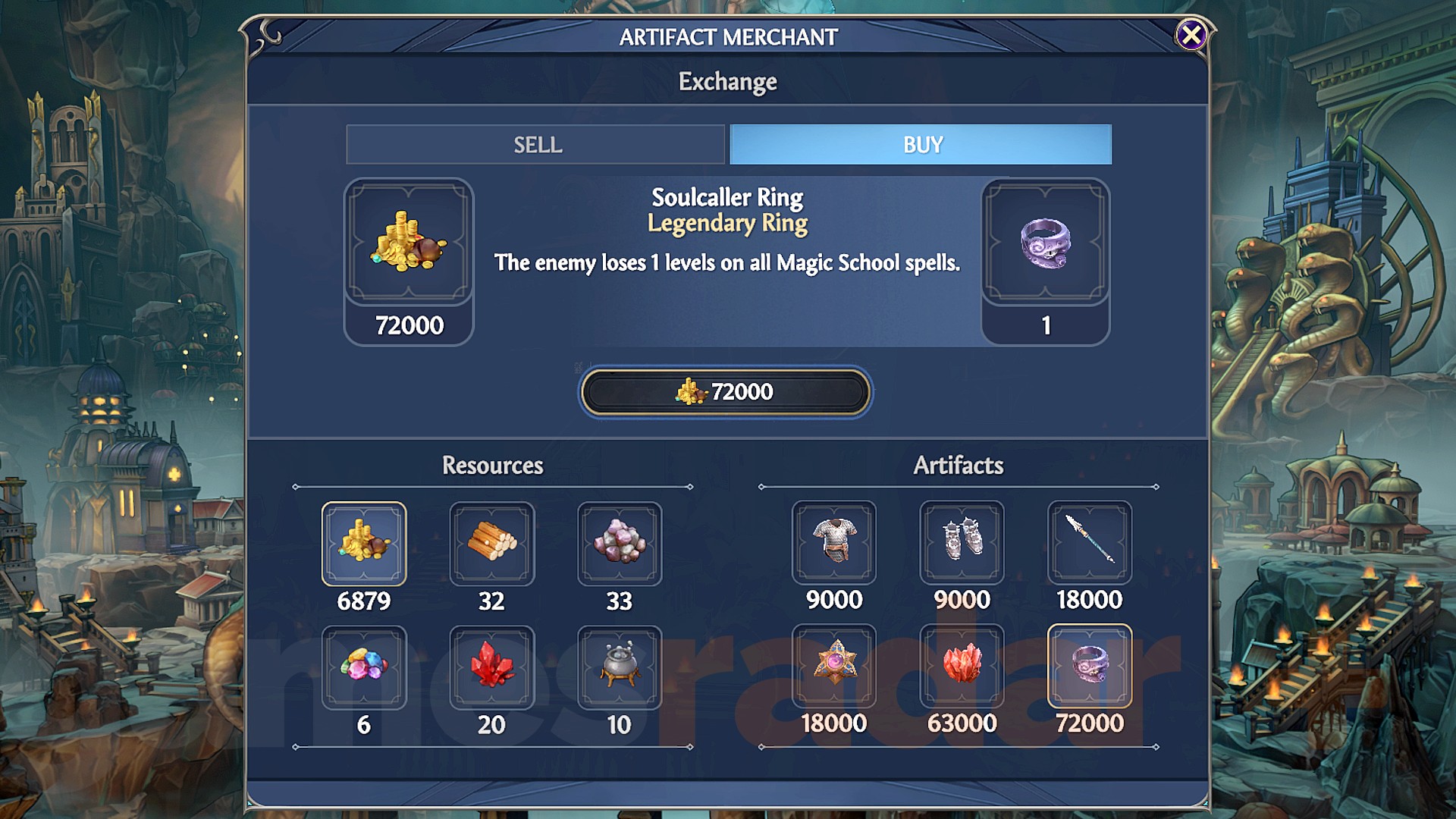Close the Artifact Merchant window
Image resolution: width=1456 pixels, height=819 pixels.
(x=1193, y=34)
